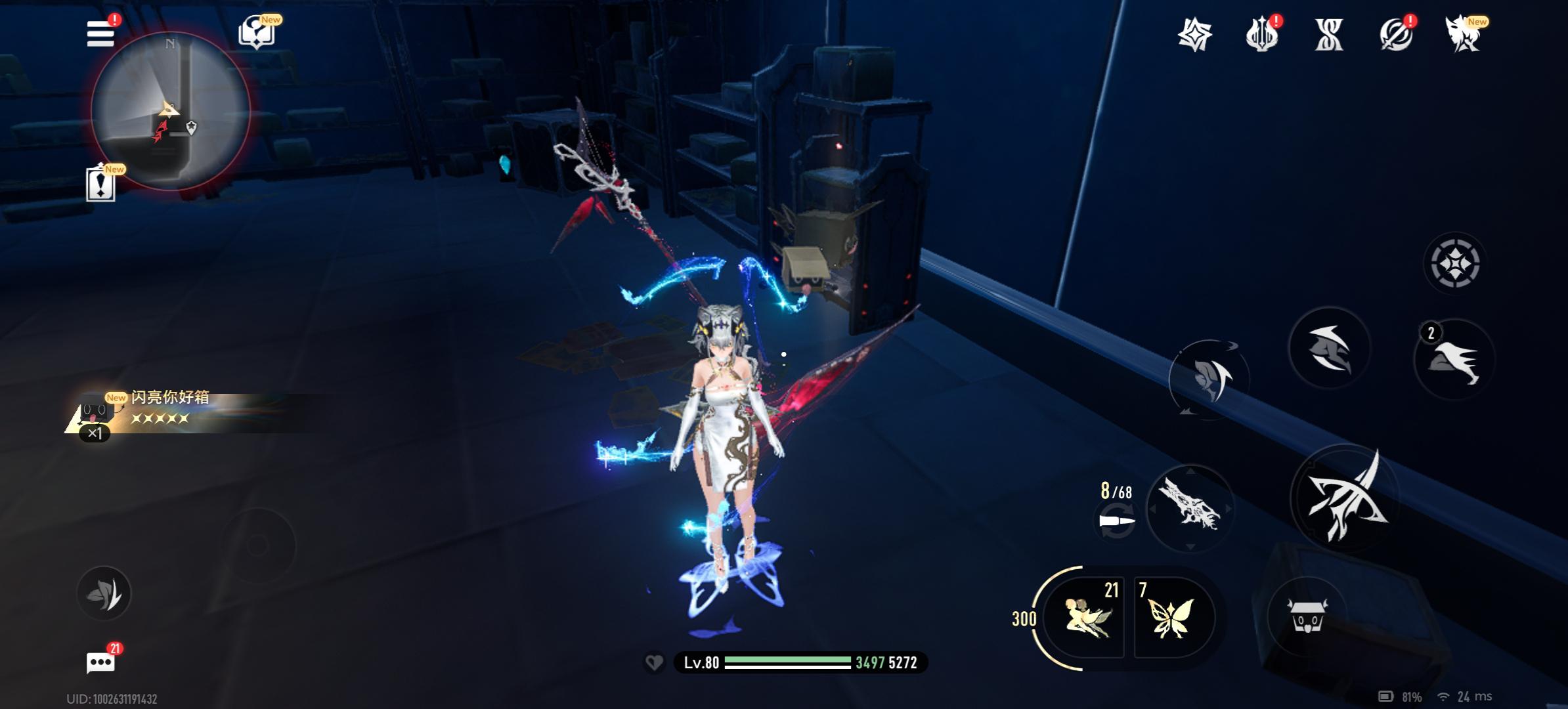The height and width of the screenshot is (709, 1568).
Task: Activate the skill with 2 charges
Action: click(1454, 360)
